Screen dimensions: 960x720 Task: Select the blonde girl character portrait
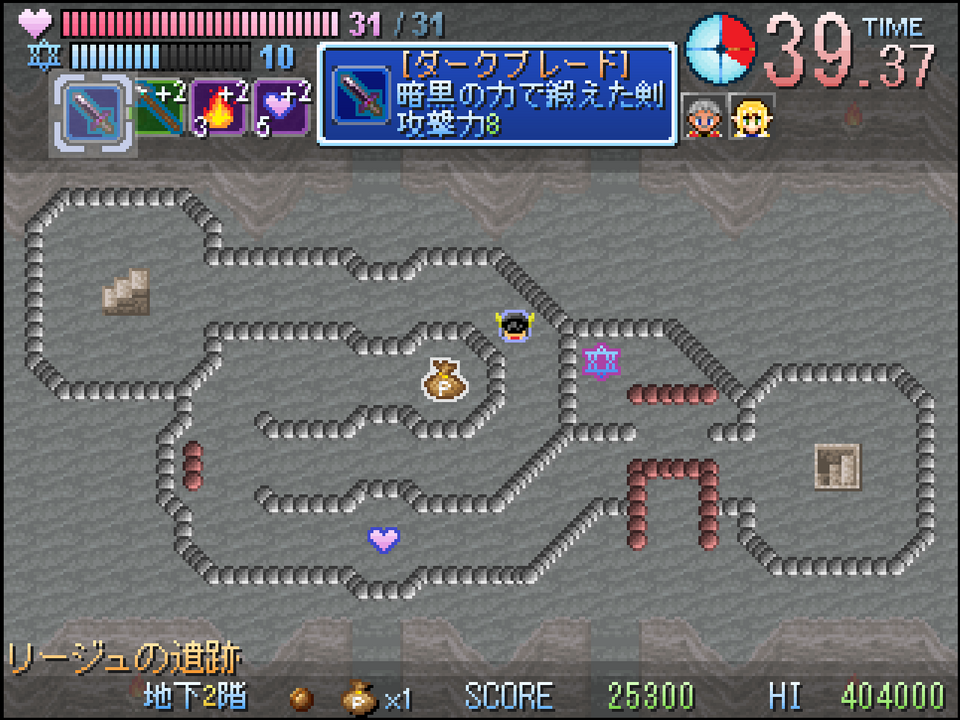(x=751, y=117)
